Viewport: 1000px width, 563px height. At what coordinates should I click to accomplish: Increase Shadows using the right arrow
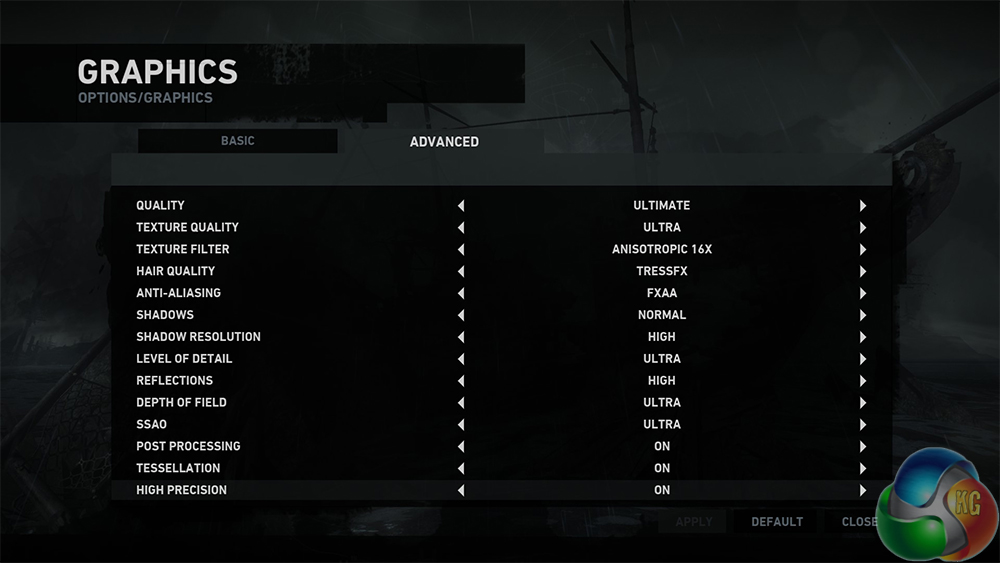(862, 316)
